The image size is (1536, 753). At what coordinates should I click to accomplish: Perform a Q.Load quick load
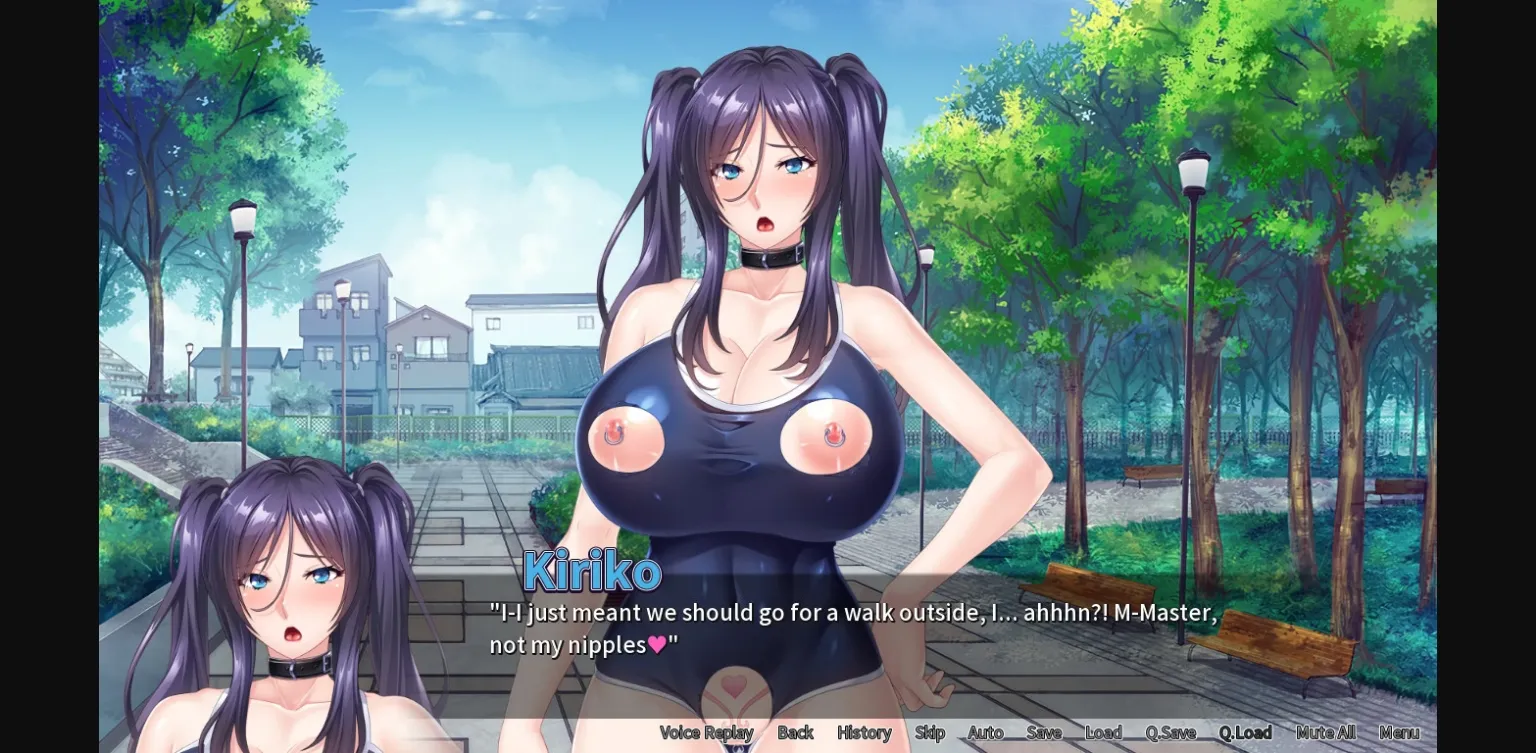pyautogui.click(x=1245, y=732)
